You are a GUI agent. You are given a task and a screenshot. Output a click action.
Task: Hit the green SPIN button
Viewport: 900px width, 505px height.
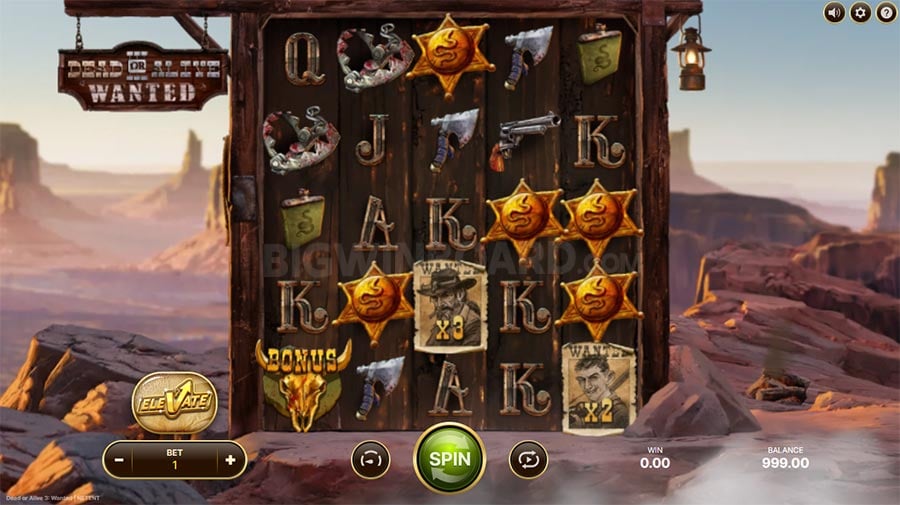449,458
